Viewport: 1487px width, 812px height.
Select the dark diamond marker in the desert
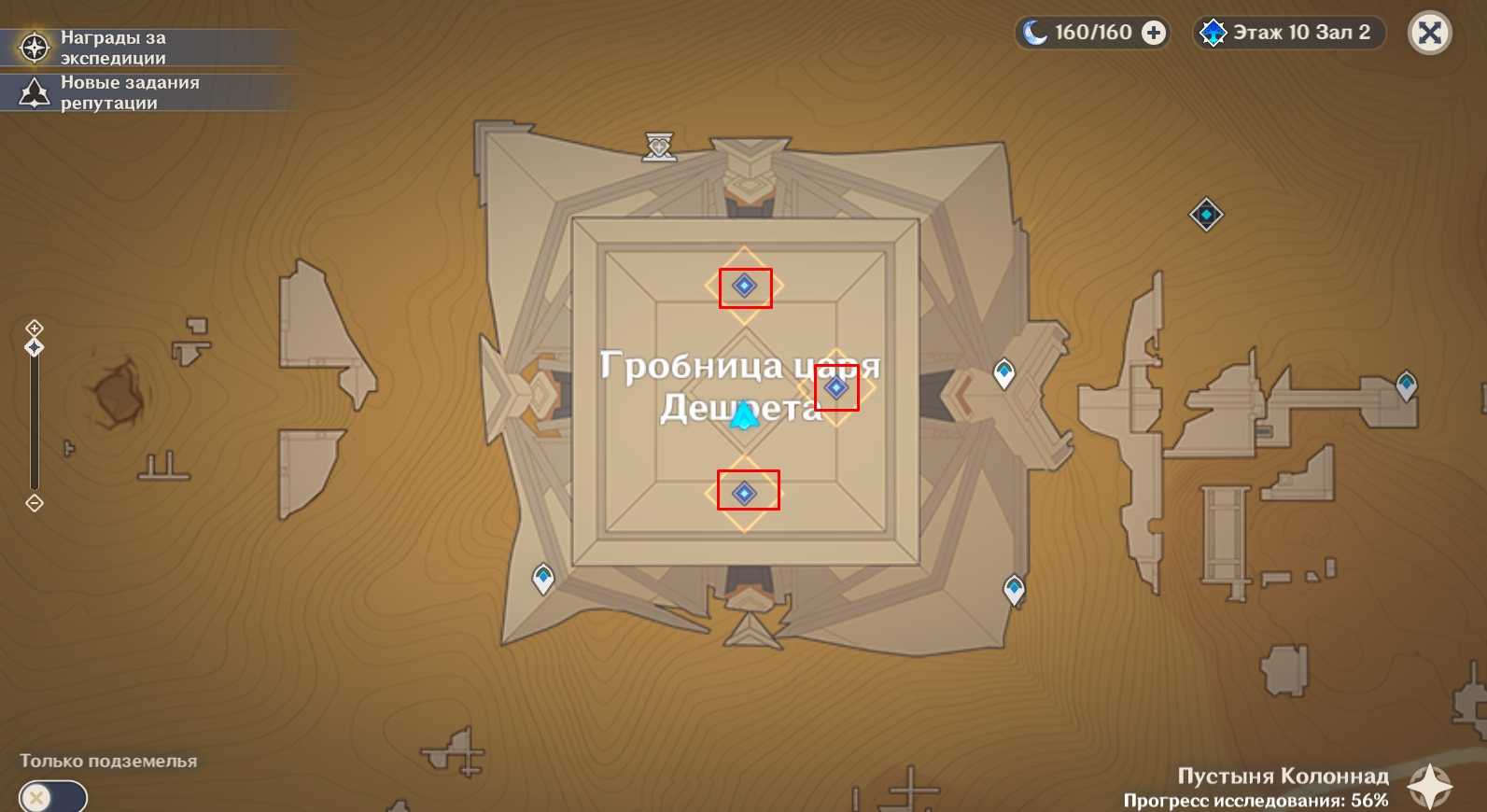click(x=1206, y=215)
